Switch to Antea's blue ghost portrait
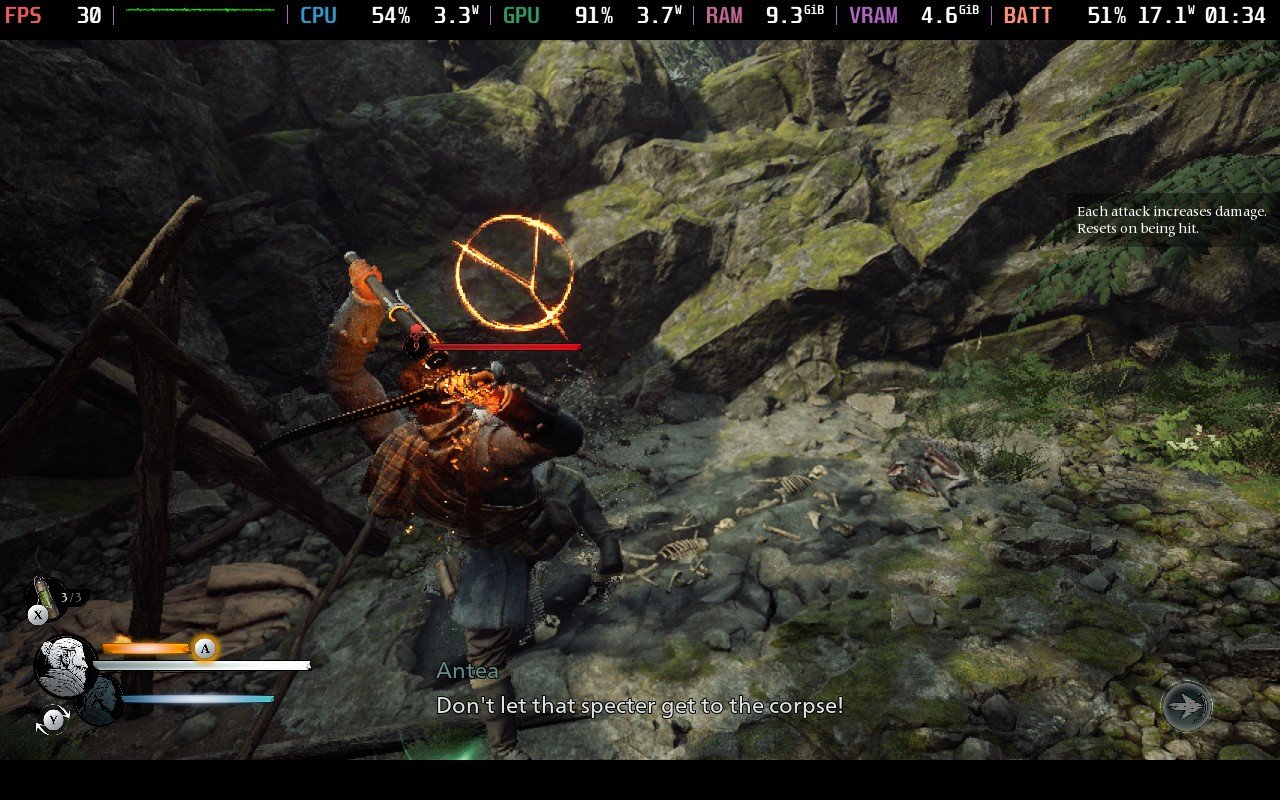Image resolution: width=1280 pixels, height=800 pixels. (x=98, y=700)
